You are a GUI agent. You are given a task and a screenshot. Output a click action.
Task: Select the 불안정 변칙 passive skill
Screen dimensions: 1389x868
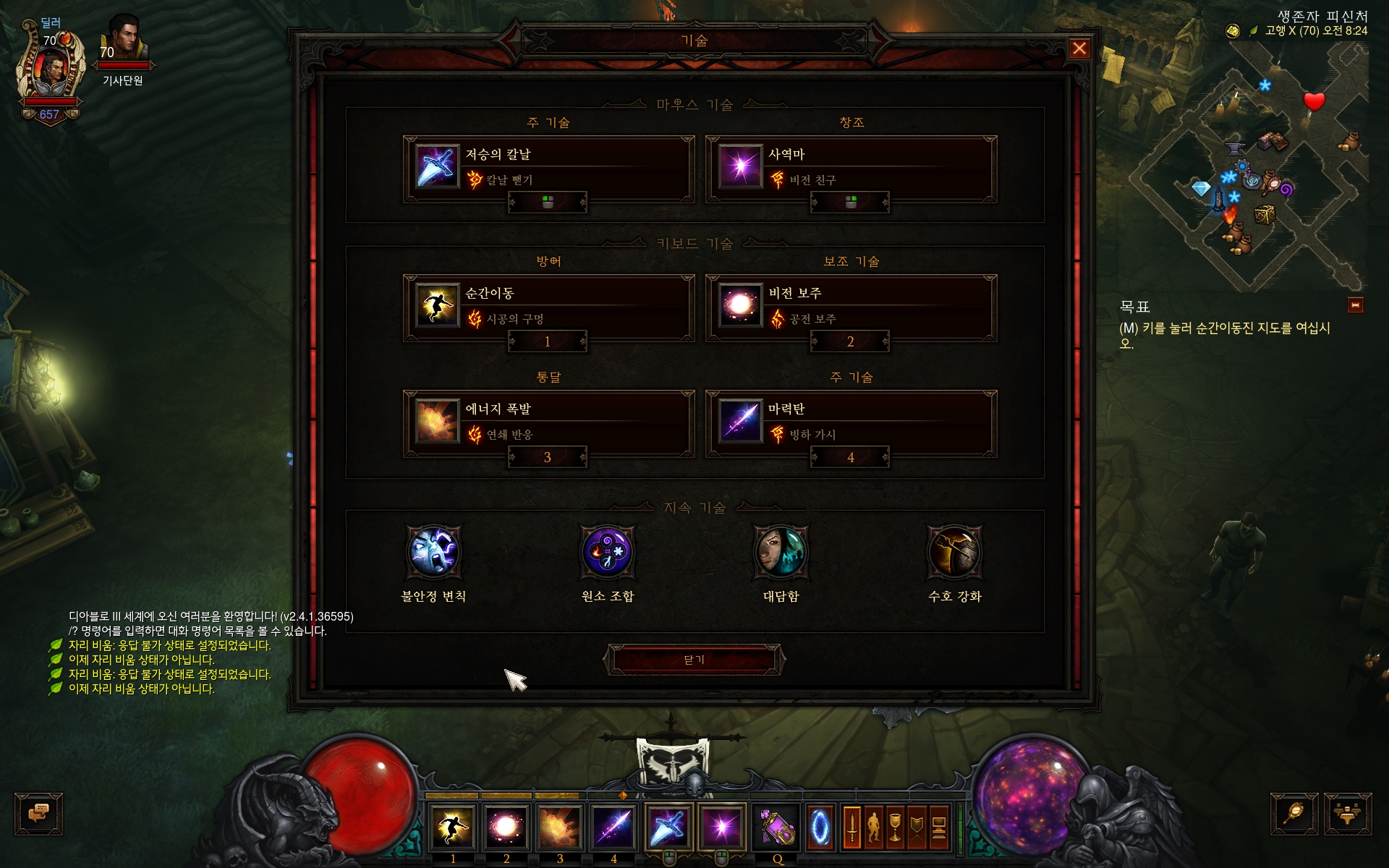(433, 553)
